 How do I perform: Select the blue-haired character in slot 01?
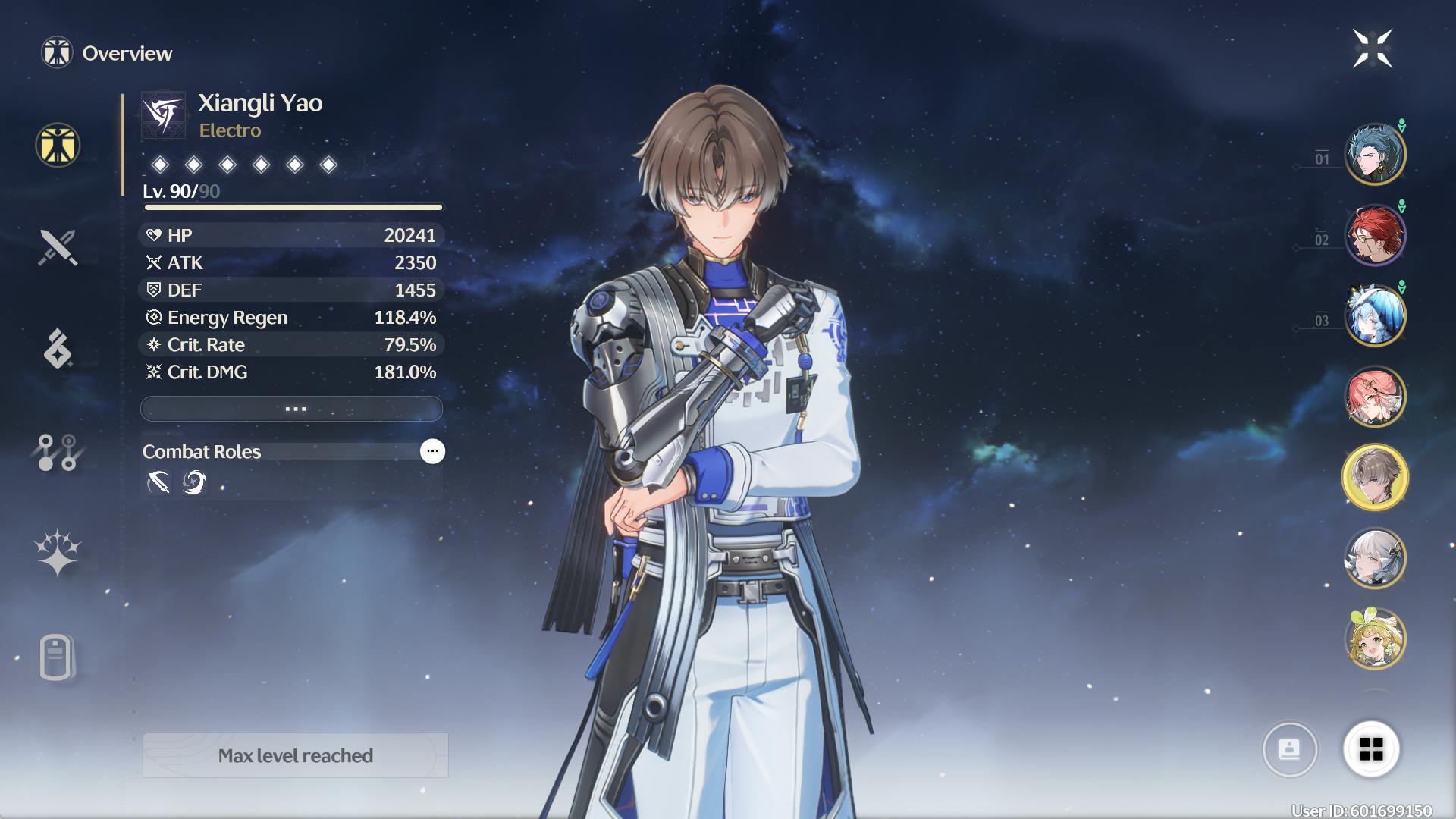click(x=1375, y=154)
